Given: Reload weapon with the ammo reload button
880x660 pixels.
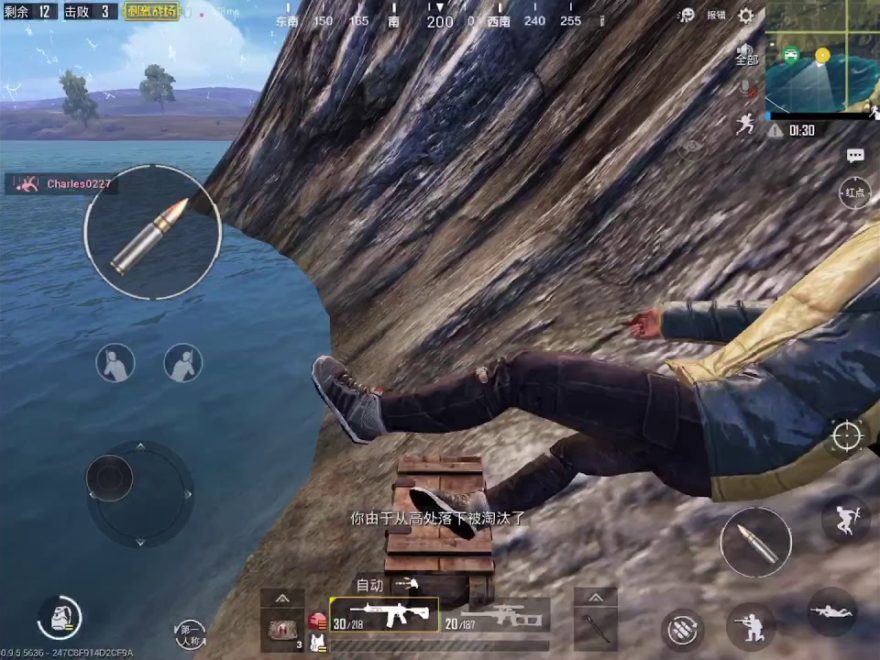Looking at the screenshot, I should point(684,628).
